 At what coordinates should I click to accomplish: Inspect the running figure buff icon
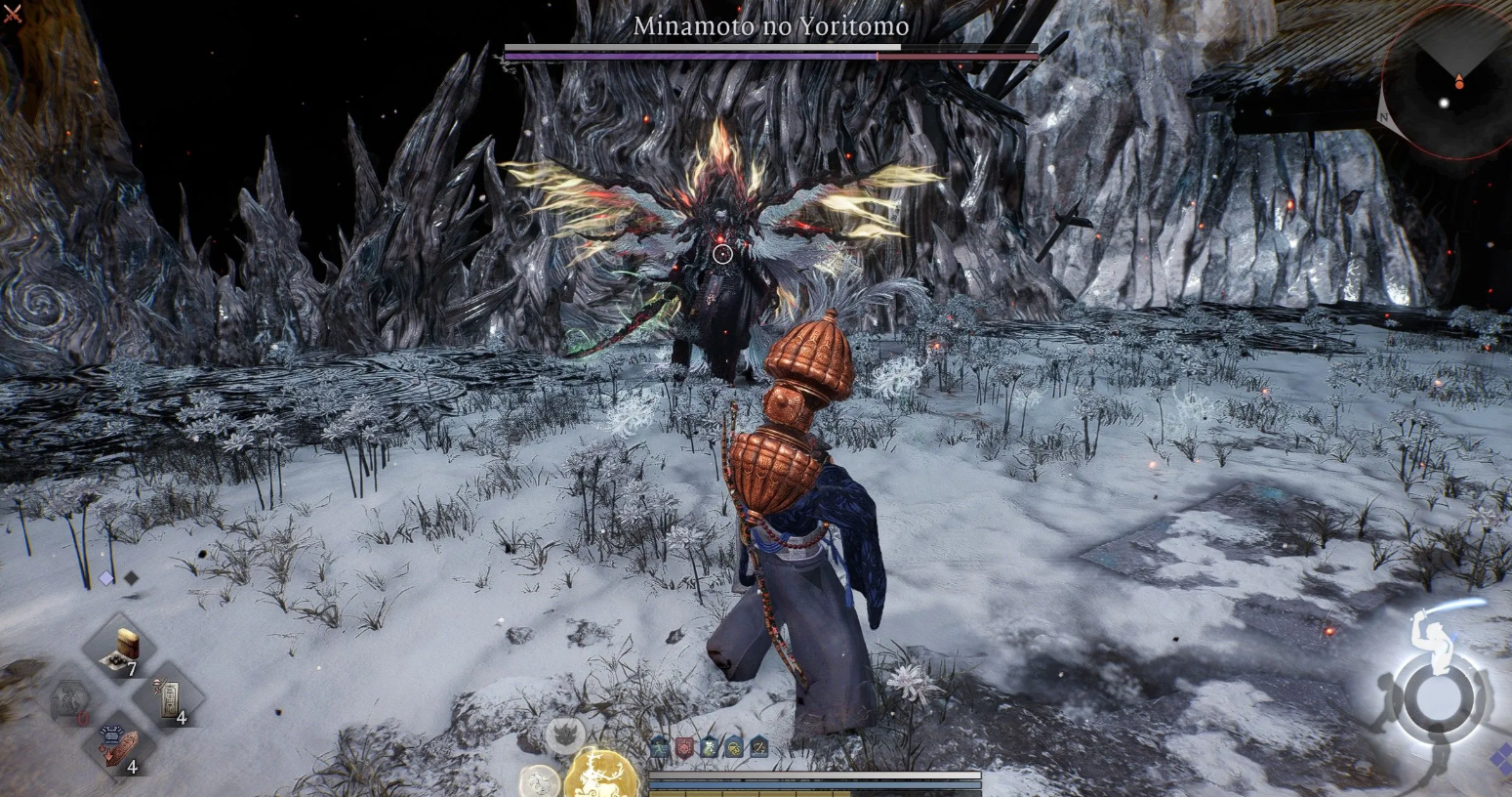(x=661, y=748)
